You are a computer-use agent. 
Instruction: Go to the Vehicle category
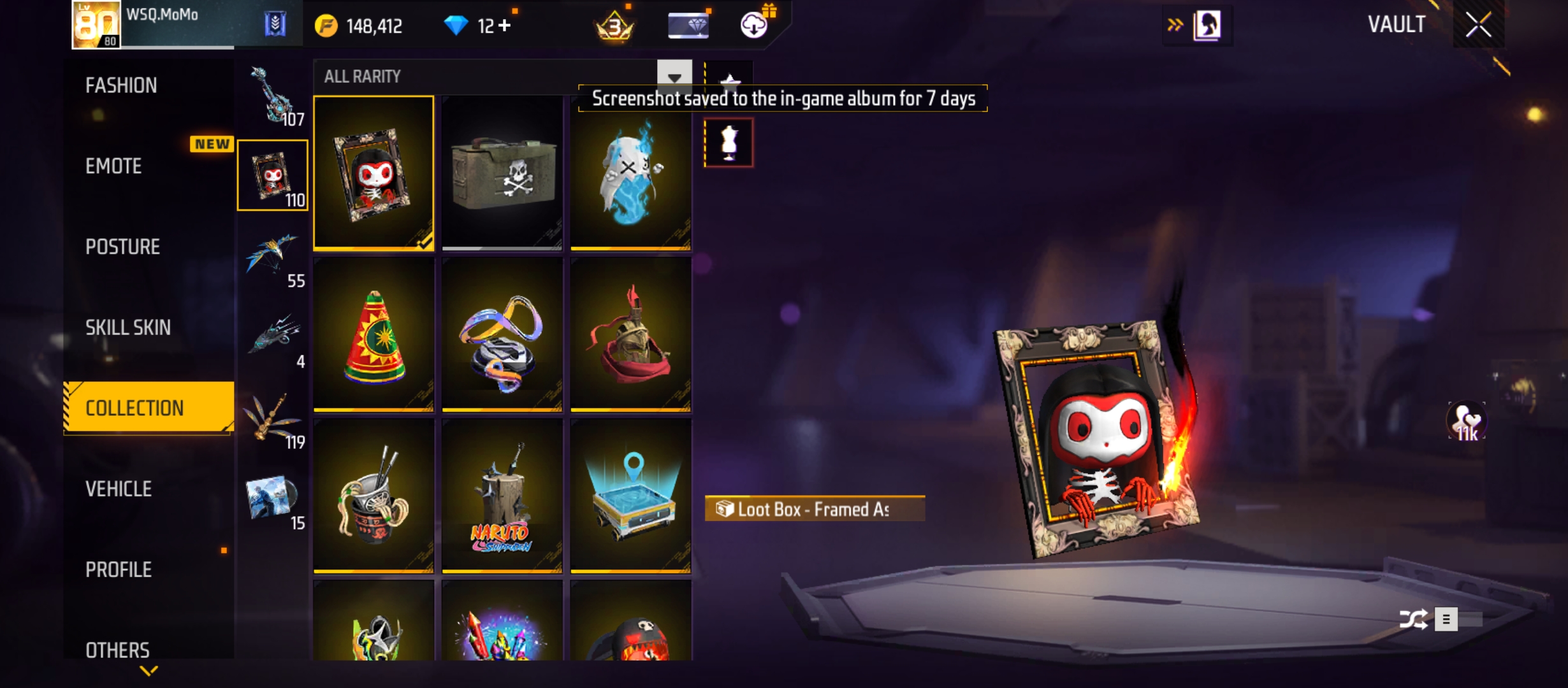119,489
